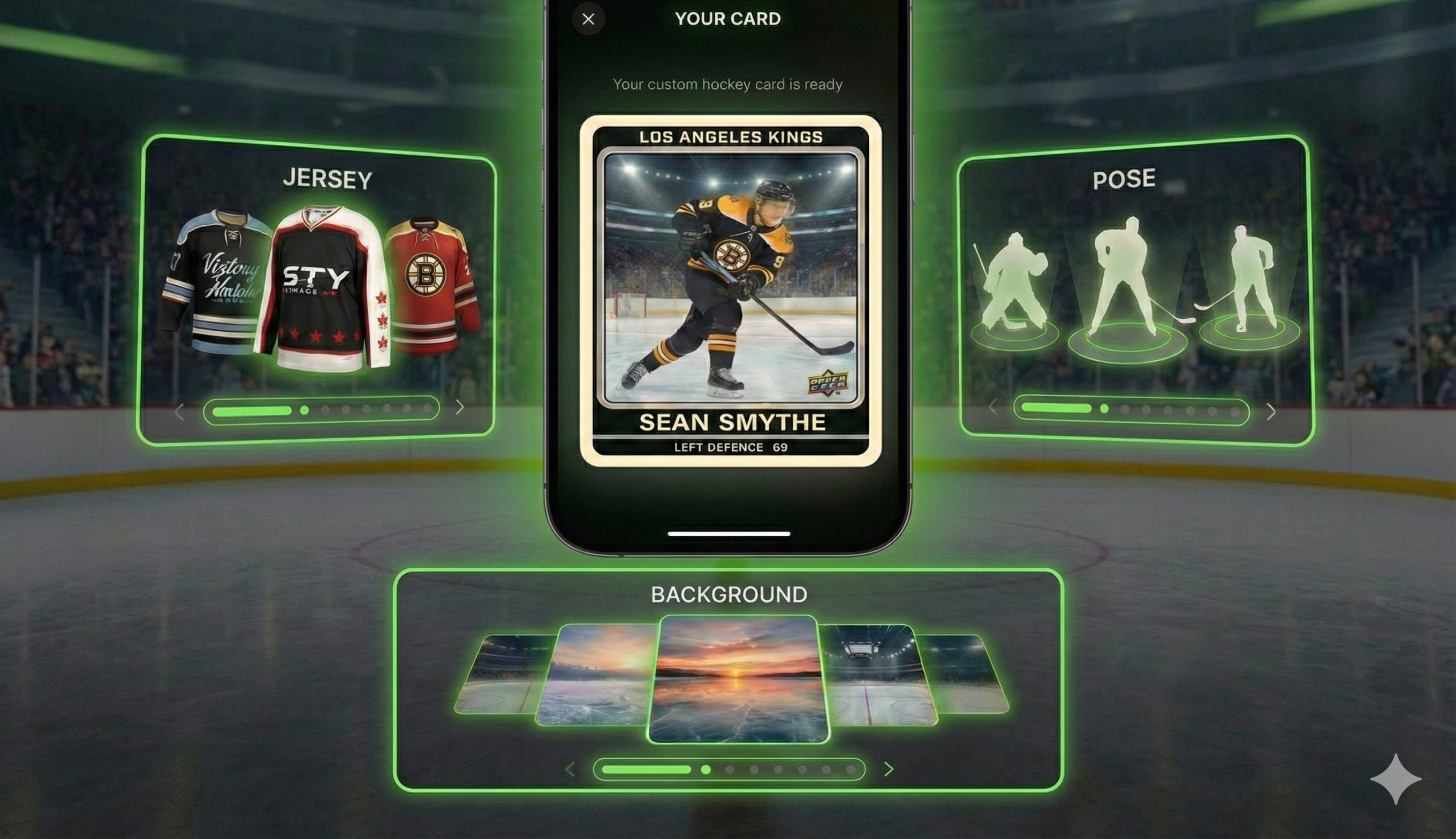Close the Your Card screen
This screenshot has height=839, width=1456.
pyautogui.click(x=588, y=19)
